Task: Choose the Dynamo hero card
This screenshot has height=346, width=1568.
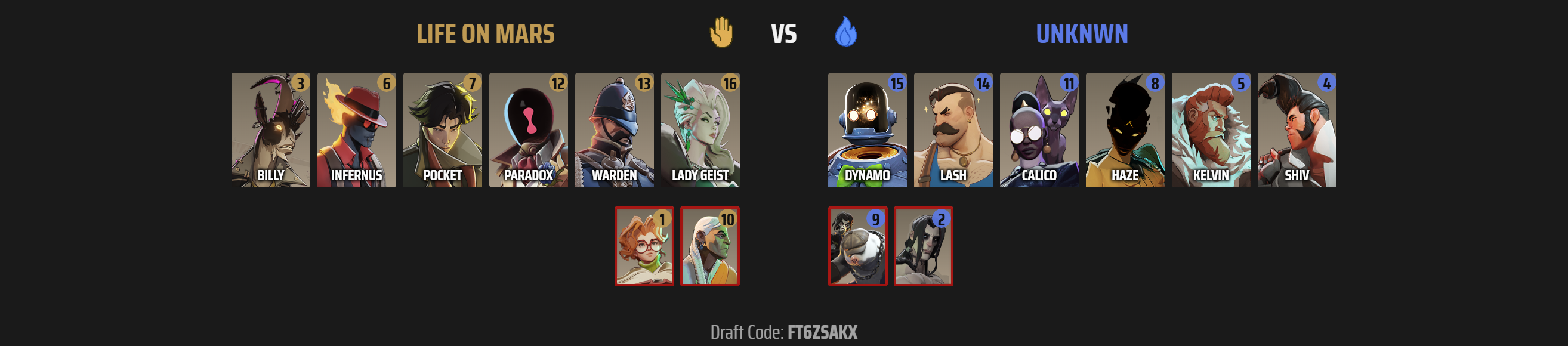Action: point(867,130)
